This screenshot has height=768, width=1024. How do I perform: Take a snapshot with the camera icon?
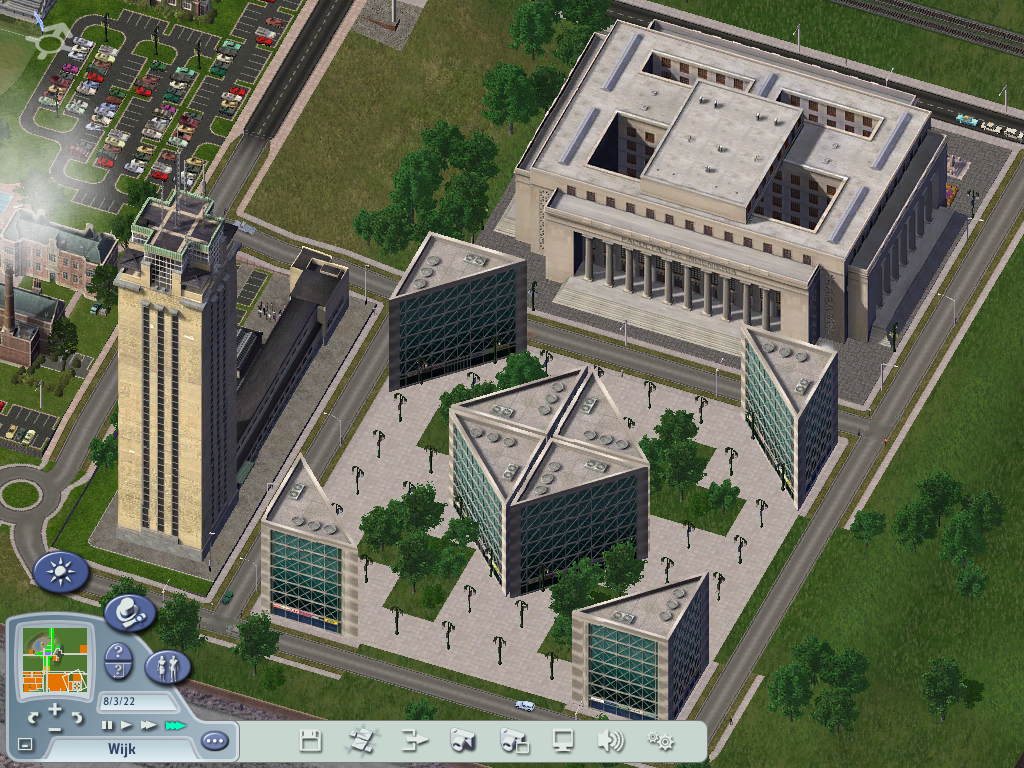click(462, 741)
